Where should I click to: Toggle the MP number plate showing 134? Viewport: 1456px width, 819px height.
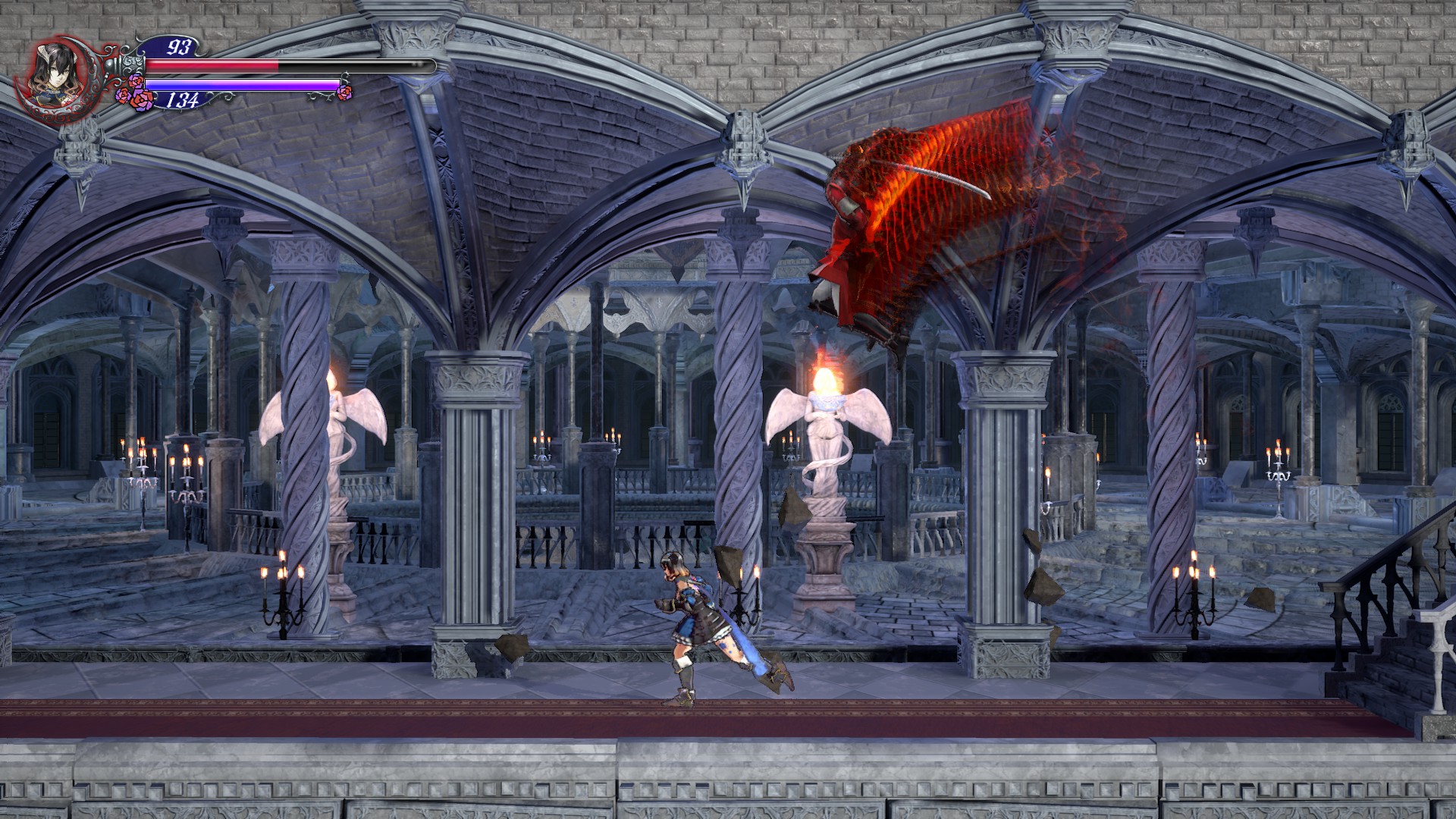coord(182,99)
